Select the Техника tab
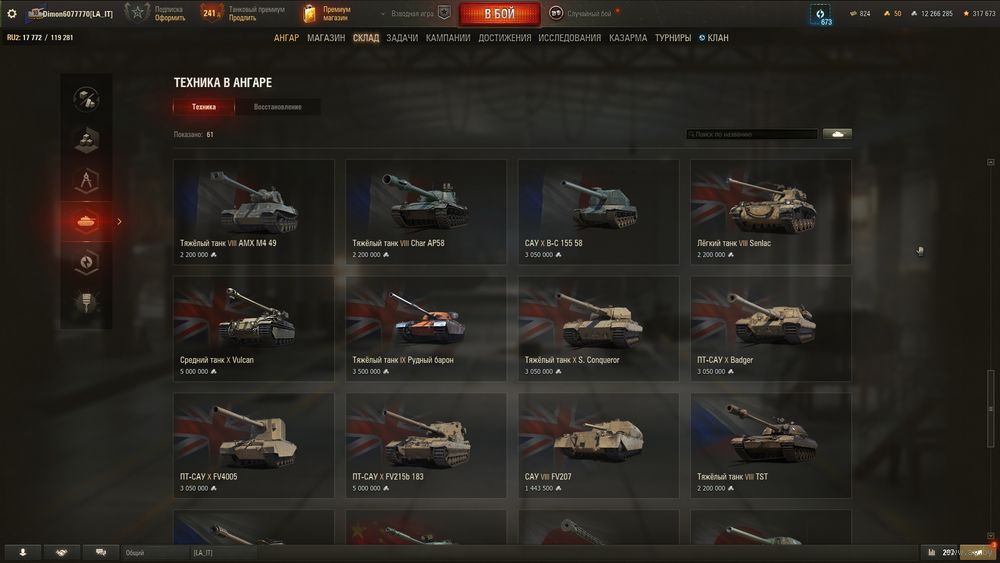This screenshot has width=1000, height=563. (x=204, y=107)
